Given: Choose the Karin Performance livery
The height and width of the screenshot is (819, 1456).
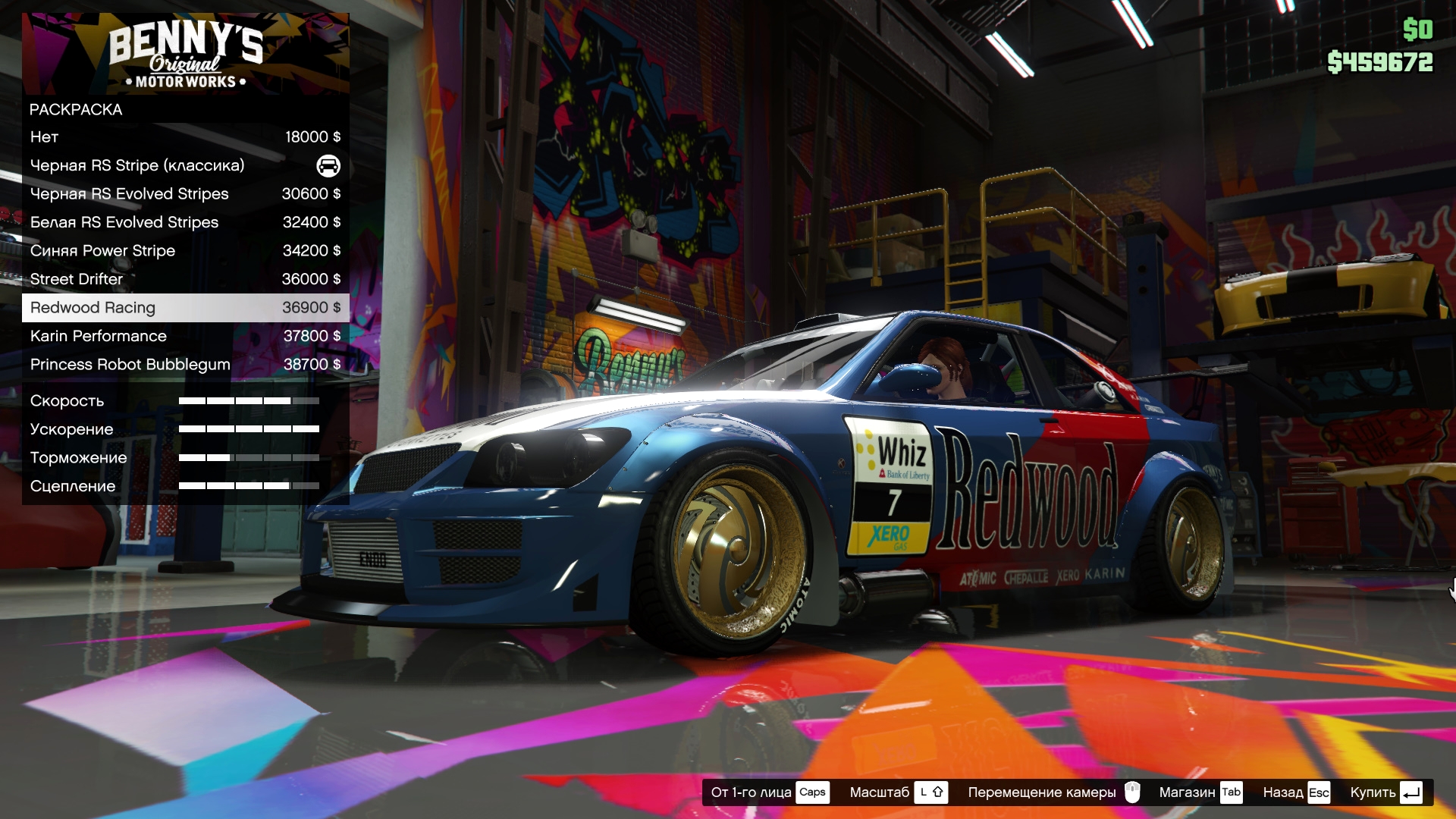Looking at the screenshot, I should click(x=185, y=336).
